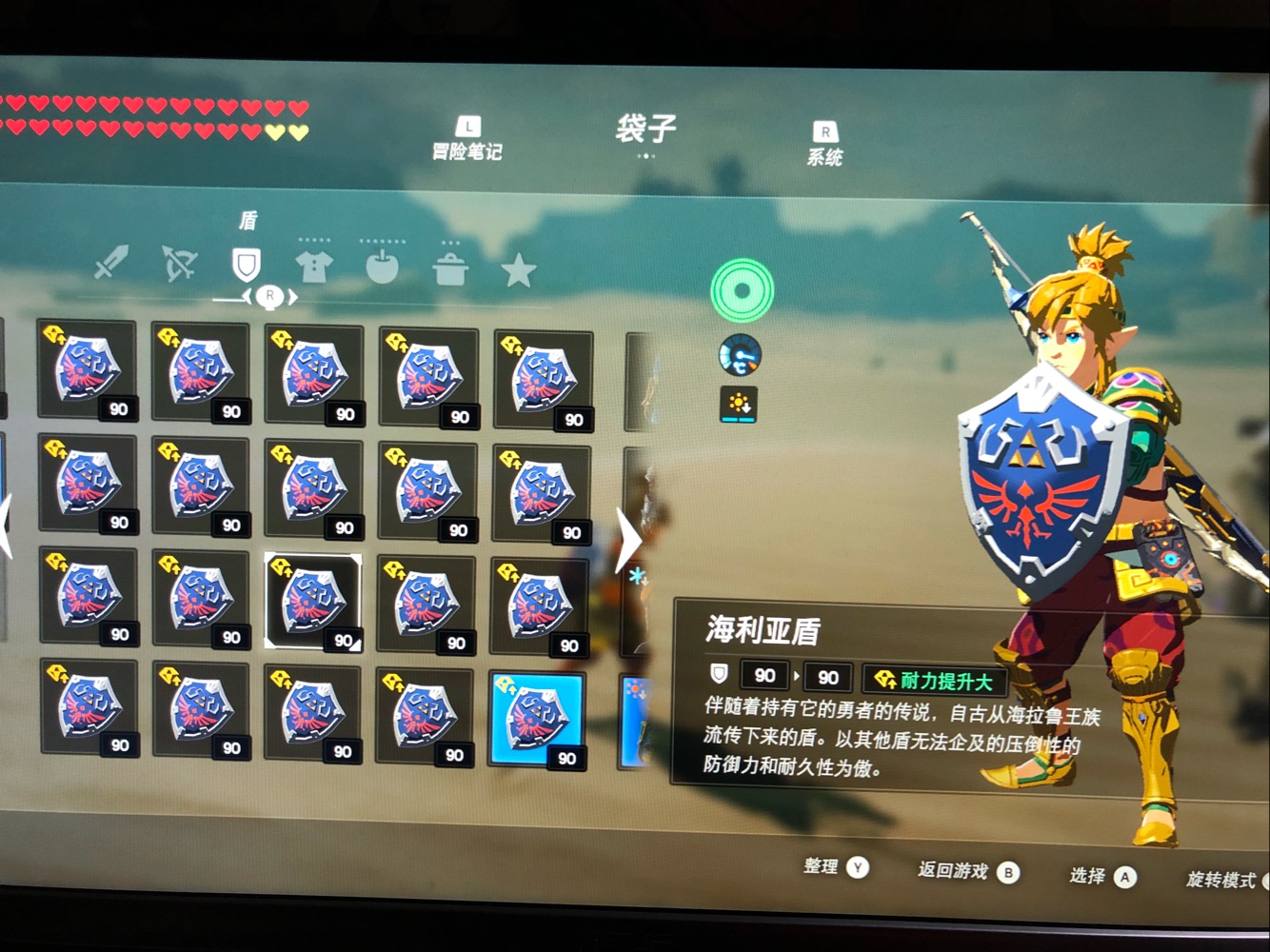The width and height of the screenshot is (1270, 952).
Task: Choose the shield category icon
Action: (247, 264)
